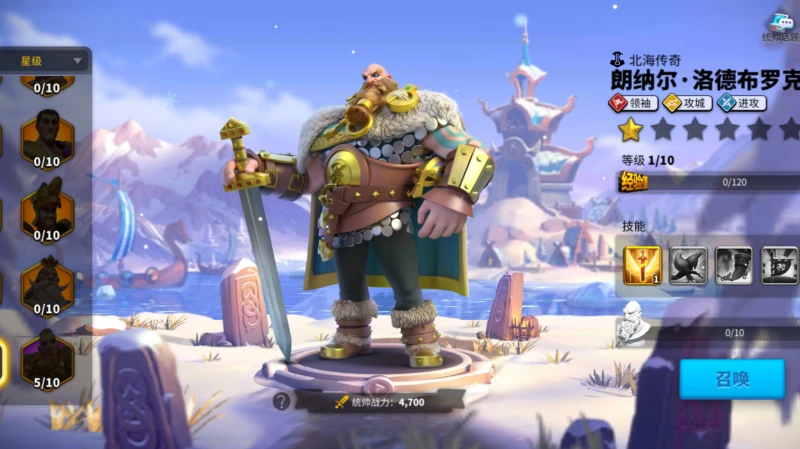View the drinking horn skill icon

(x=734, y=265)
